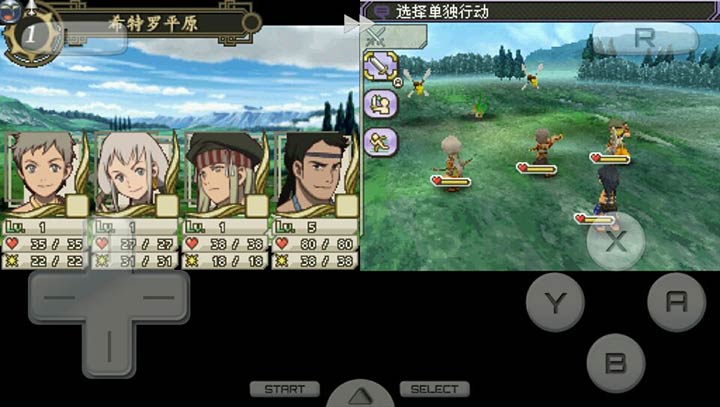The image size is (720, 407).
Task: Click the crossed swords battle tab
Action: pos(377,36)
